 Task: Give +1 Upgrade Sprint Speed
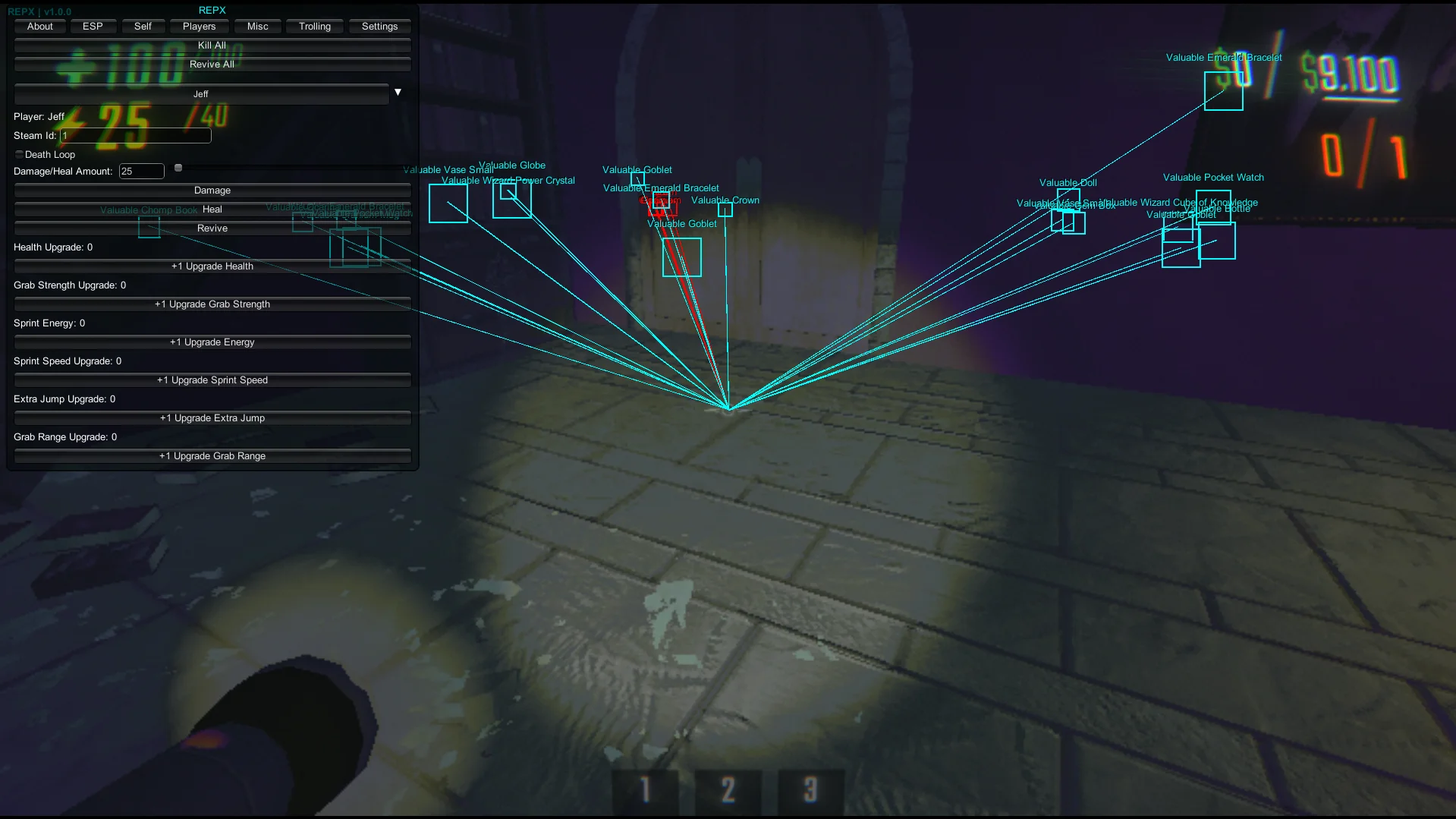pyautogui.click(x=212, y=380)
